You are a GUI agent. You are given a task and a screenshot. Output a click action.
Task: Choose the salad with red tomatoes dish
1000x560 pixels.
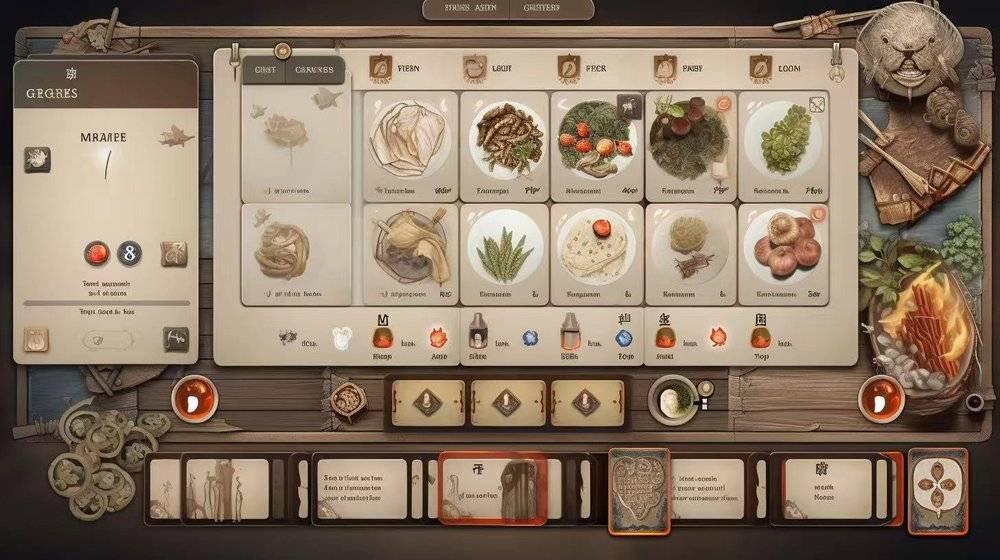598,141
